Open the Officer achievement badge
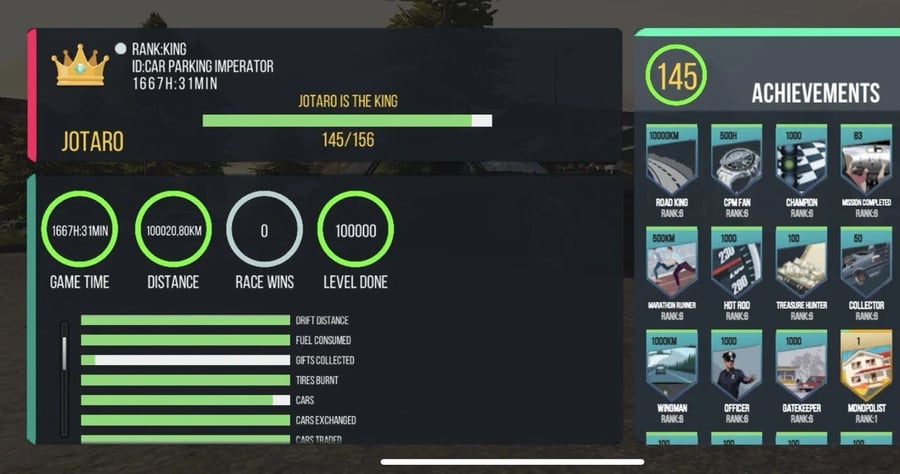This screenshot has width=900, height=474. [x=736, y=368]
